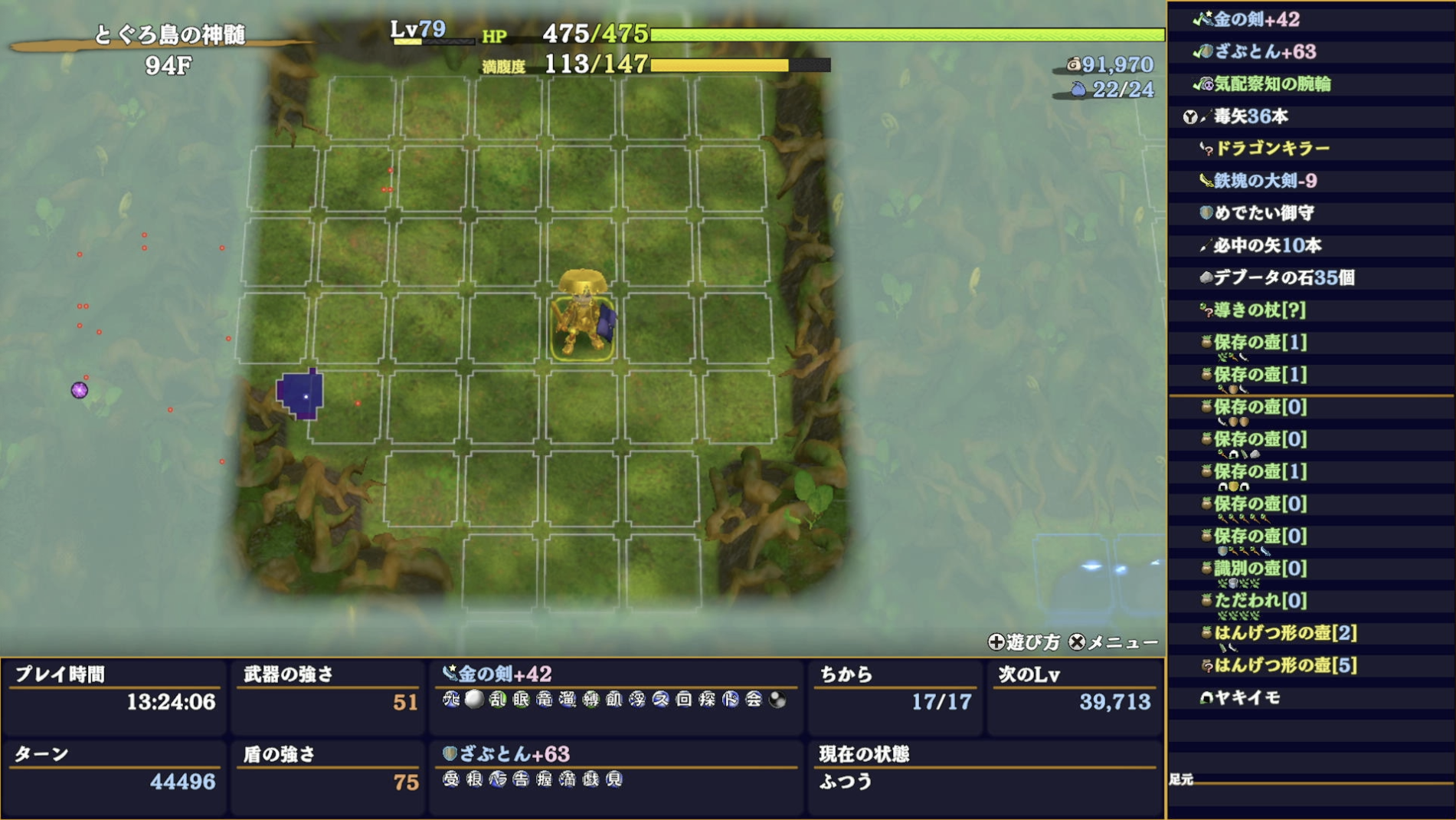Choose the めでたい御守 charm
This screenshot has height=820, width=1456.
point(1264,213)
